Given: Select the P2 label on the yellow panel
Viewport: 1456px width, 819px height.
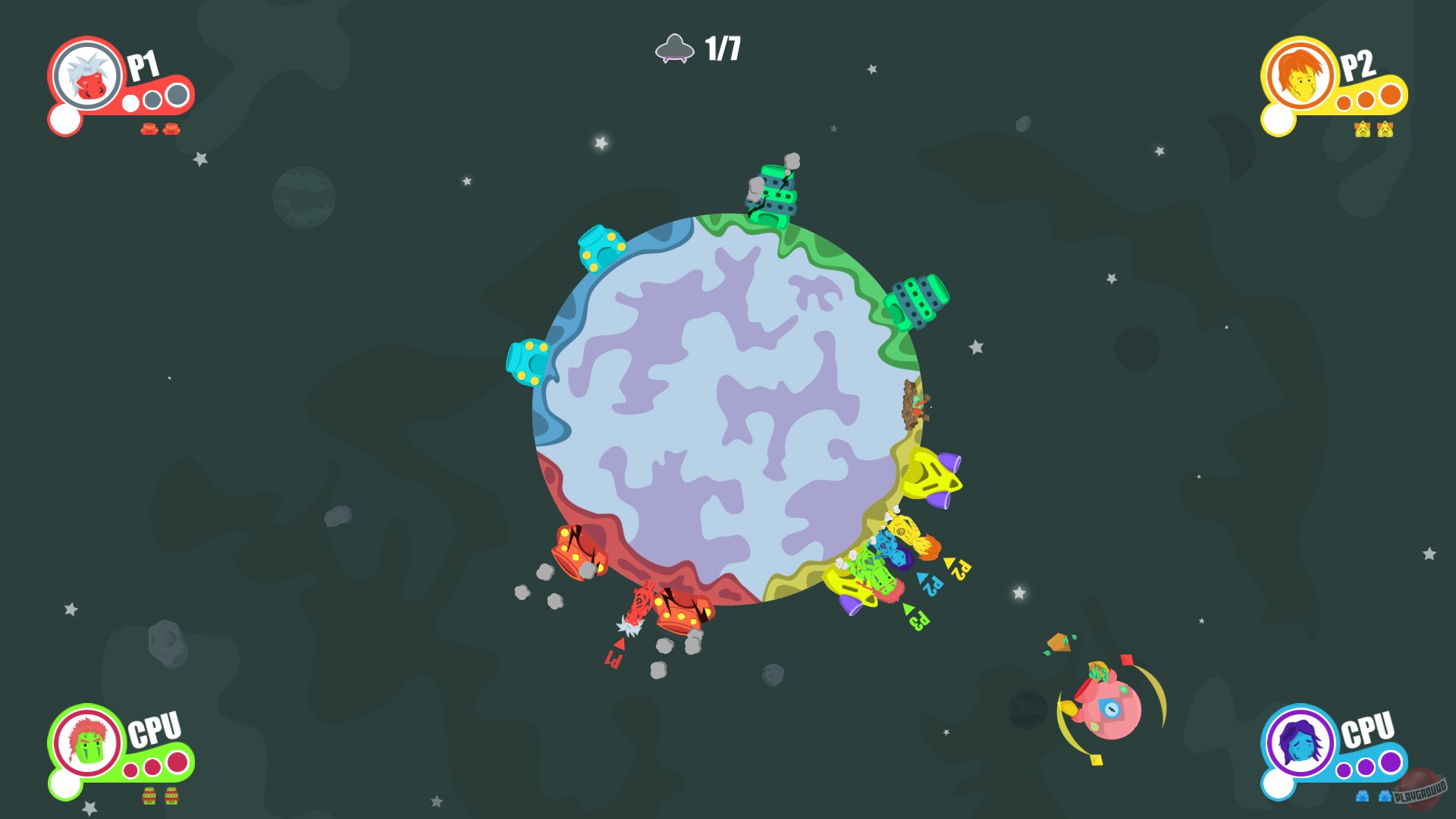Looking at the screenshot, I should click(x=1359, y=67).
